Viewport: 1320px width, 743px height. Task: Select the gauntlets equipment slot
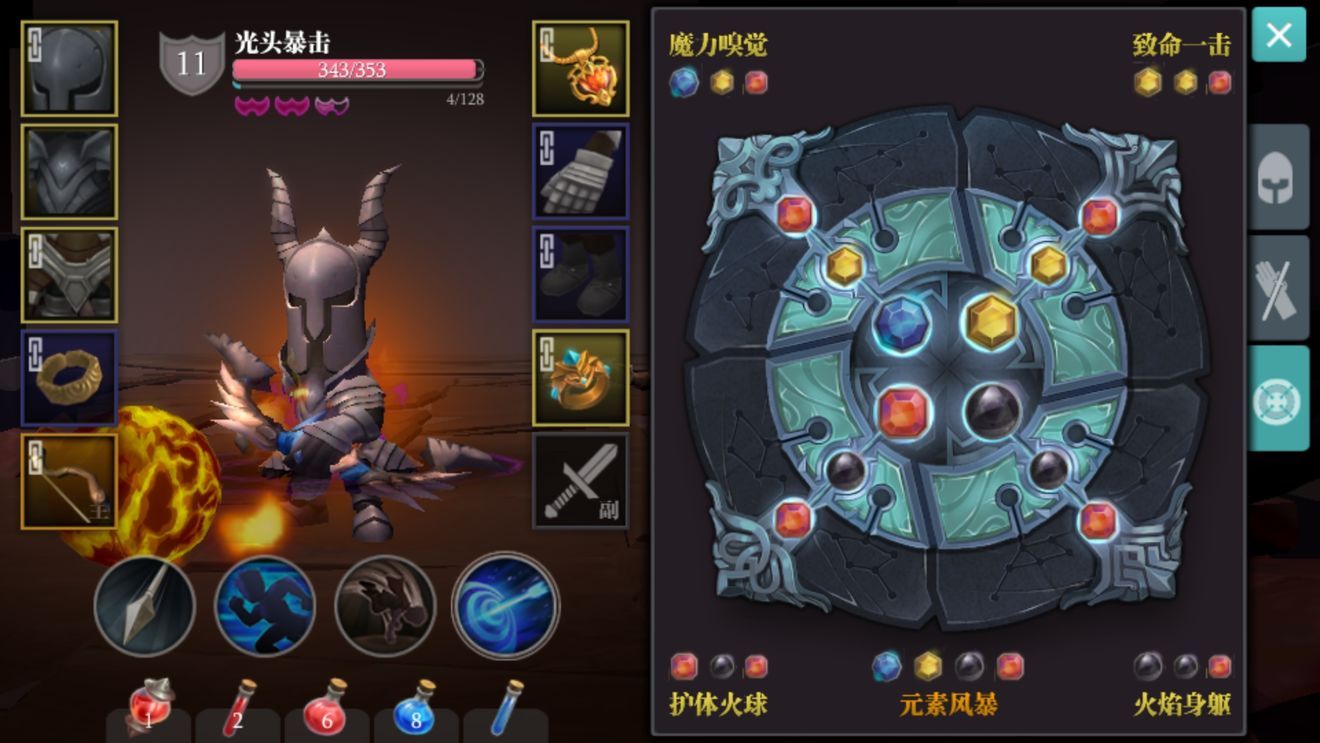[x=581, y=172]
